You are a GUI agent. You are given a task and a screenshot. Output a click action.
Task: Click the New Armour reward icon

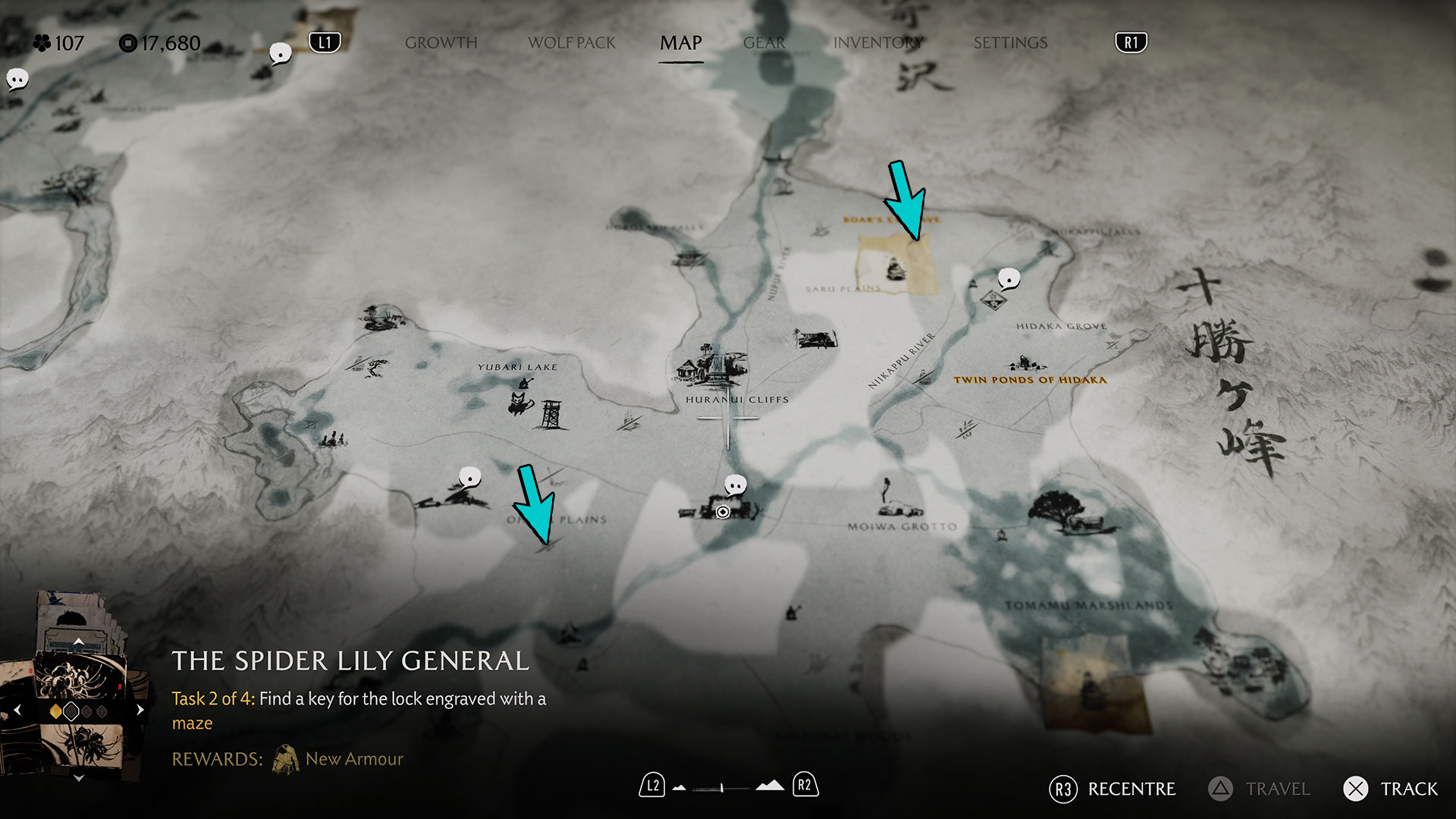pyautogui.click(x=286, y=759)
